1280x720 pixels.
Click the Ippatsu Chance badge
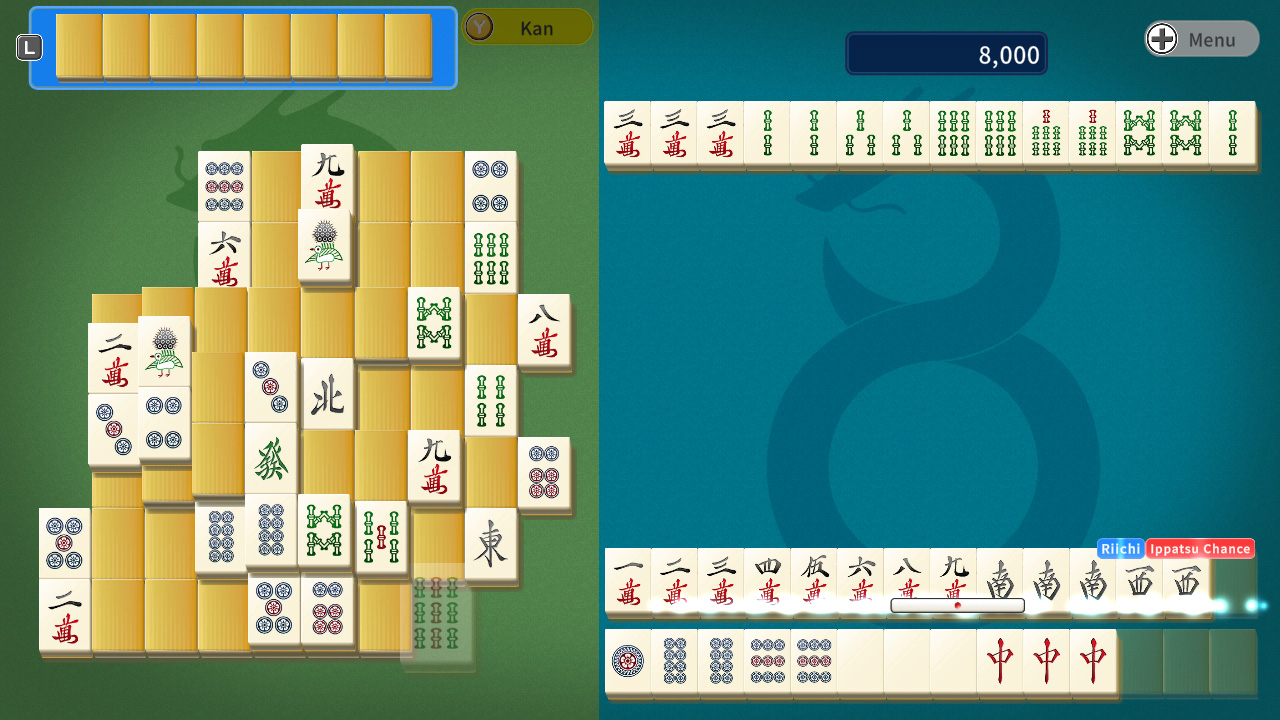[1201, 548]
